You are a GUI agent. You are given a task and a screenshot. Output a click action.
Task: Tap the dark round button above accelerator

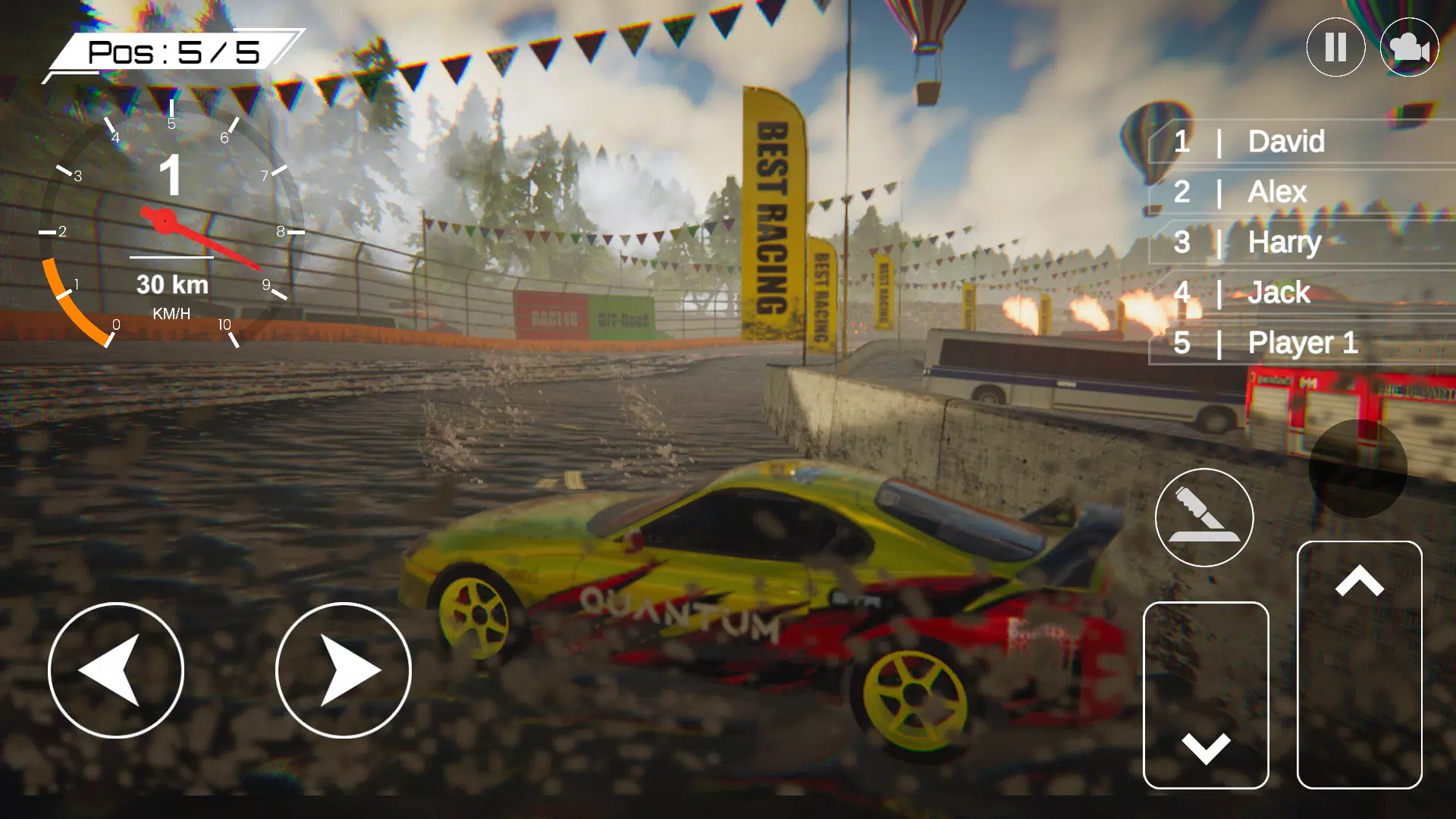point(1357,469)
